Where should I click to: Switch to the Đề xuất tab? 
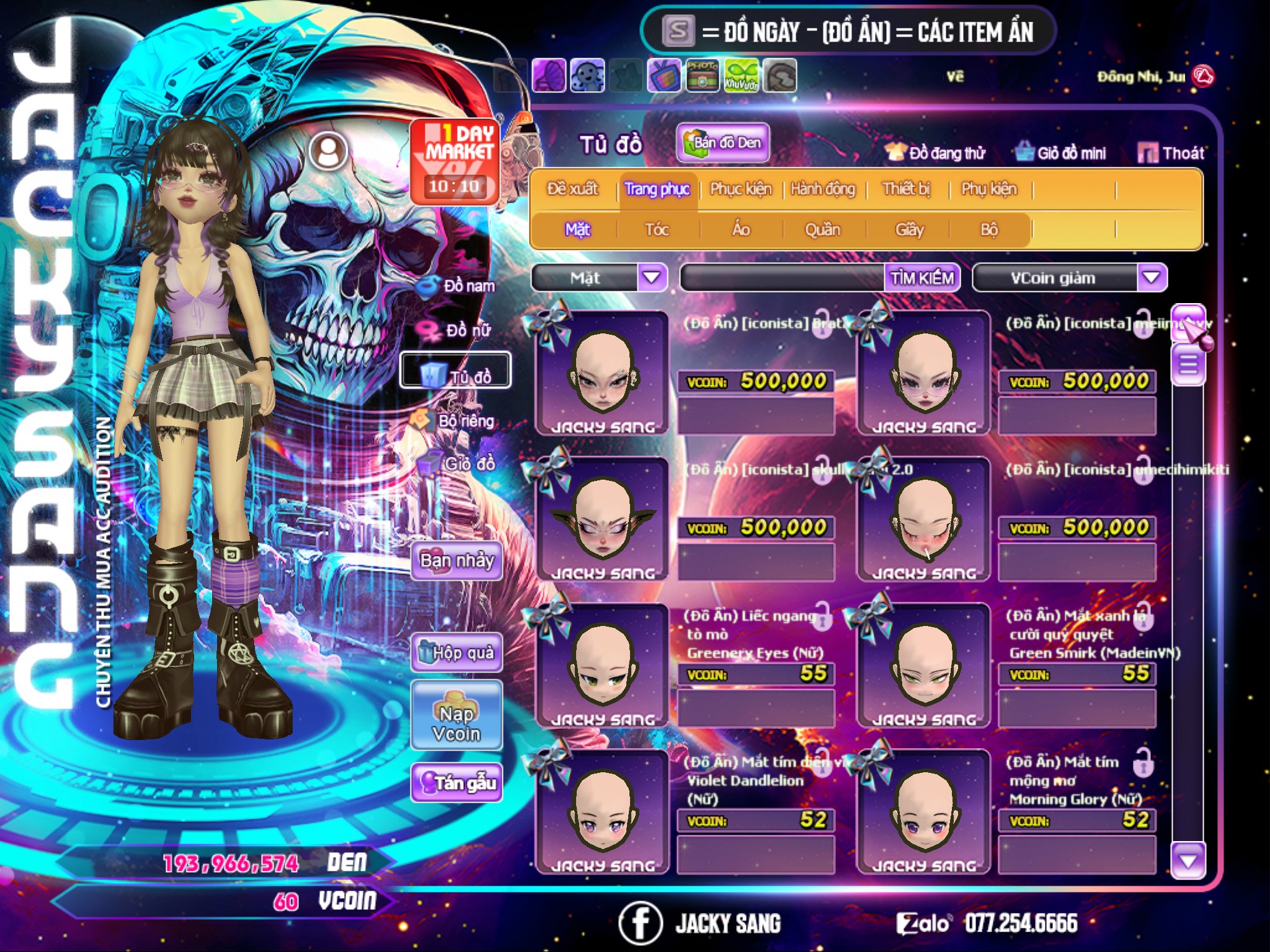(573, 189)
